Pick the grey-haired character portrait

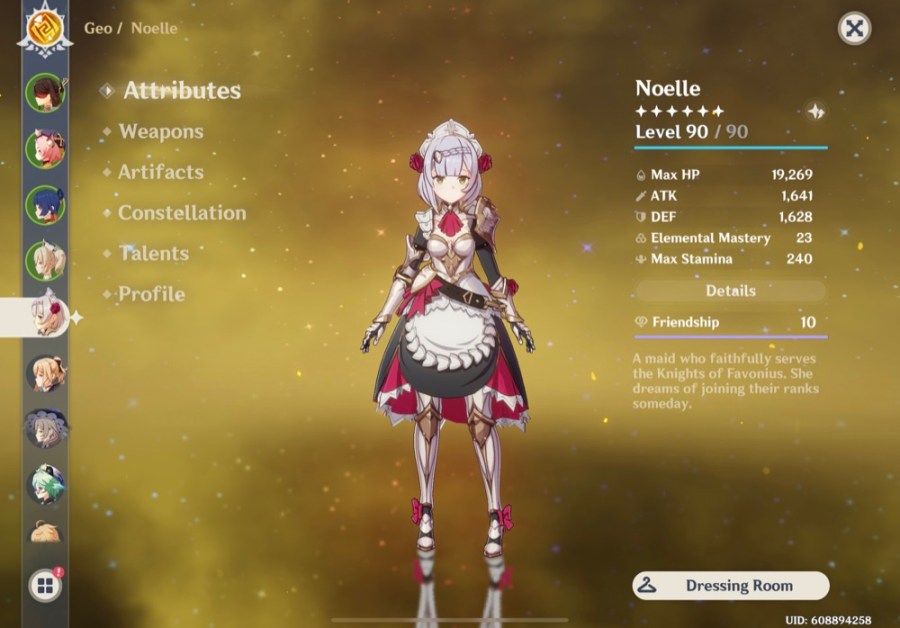(x=45, y=428)
